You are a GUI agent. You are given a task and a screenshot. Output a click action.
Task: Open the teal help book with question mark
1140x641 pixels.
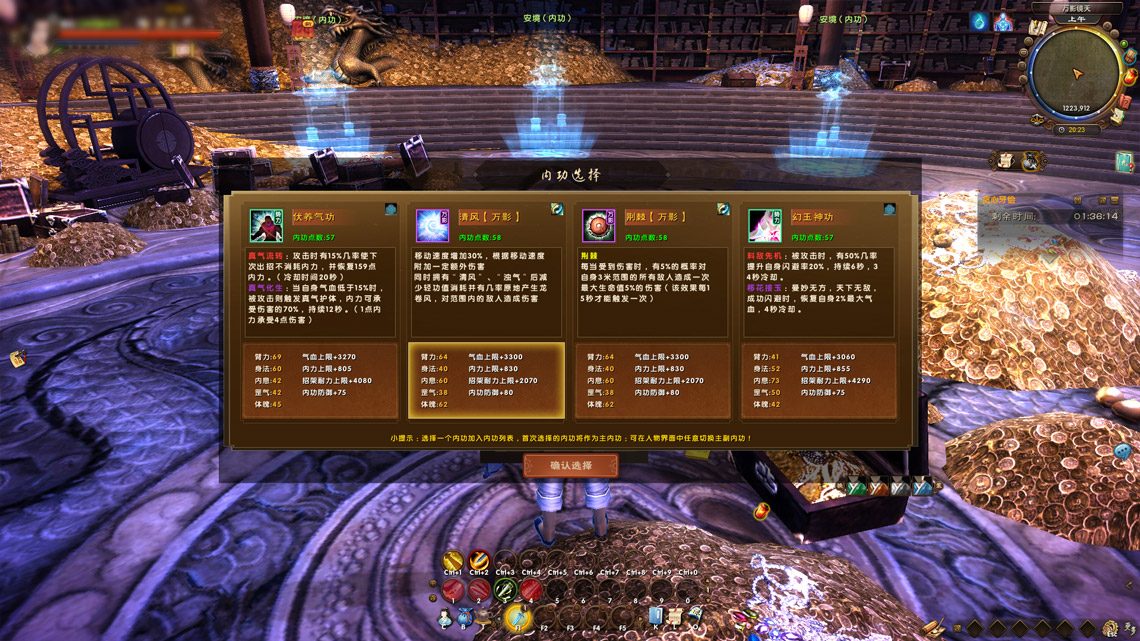[x=1124, y=162]
